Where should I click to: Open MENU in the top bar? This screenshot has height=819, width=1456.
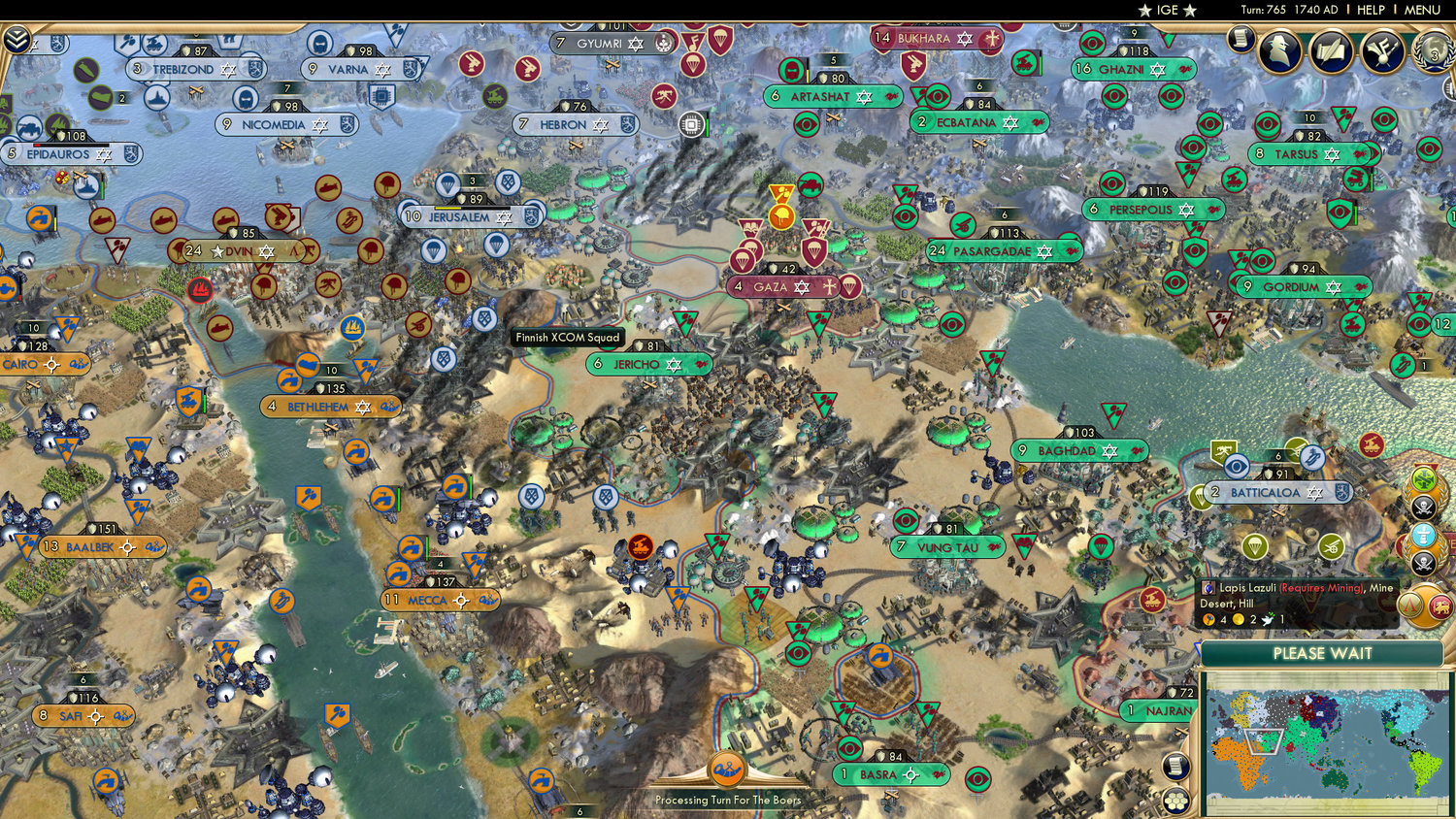[1421, 10]
